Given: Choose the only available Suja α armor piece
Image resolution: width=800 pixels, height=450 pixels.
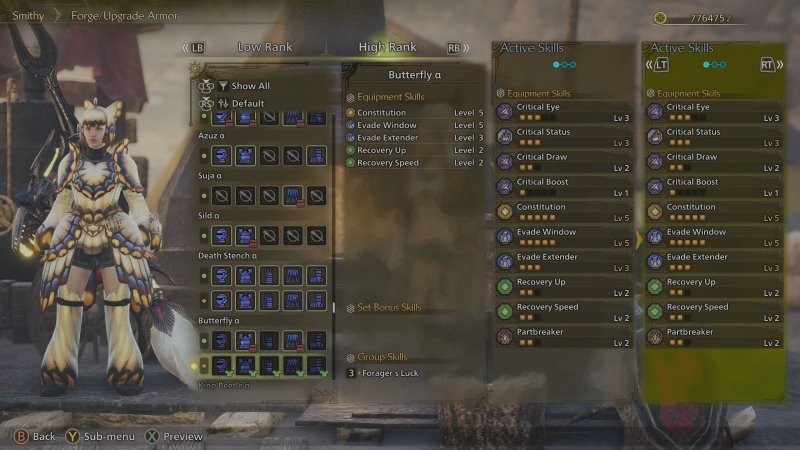Looking at the screenshot, I should click(x=292, y=195).
